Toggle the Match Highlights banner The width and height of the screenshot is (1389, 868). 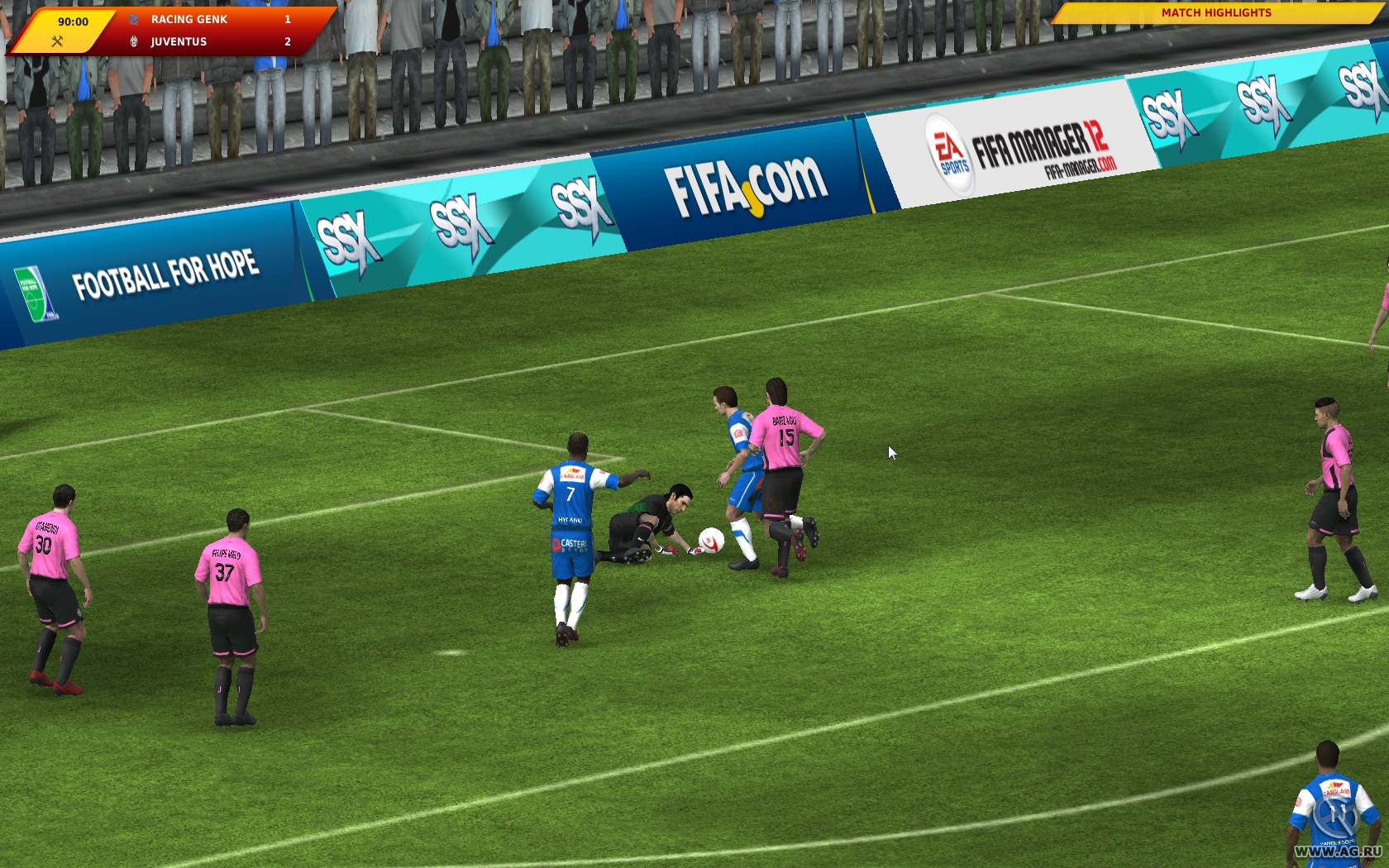click(1217, 13)
